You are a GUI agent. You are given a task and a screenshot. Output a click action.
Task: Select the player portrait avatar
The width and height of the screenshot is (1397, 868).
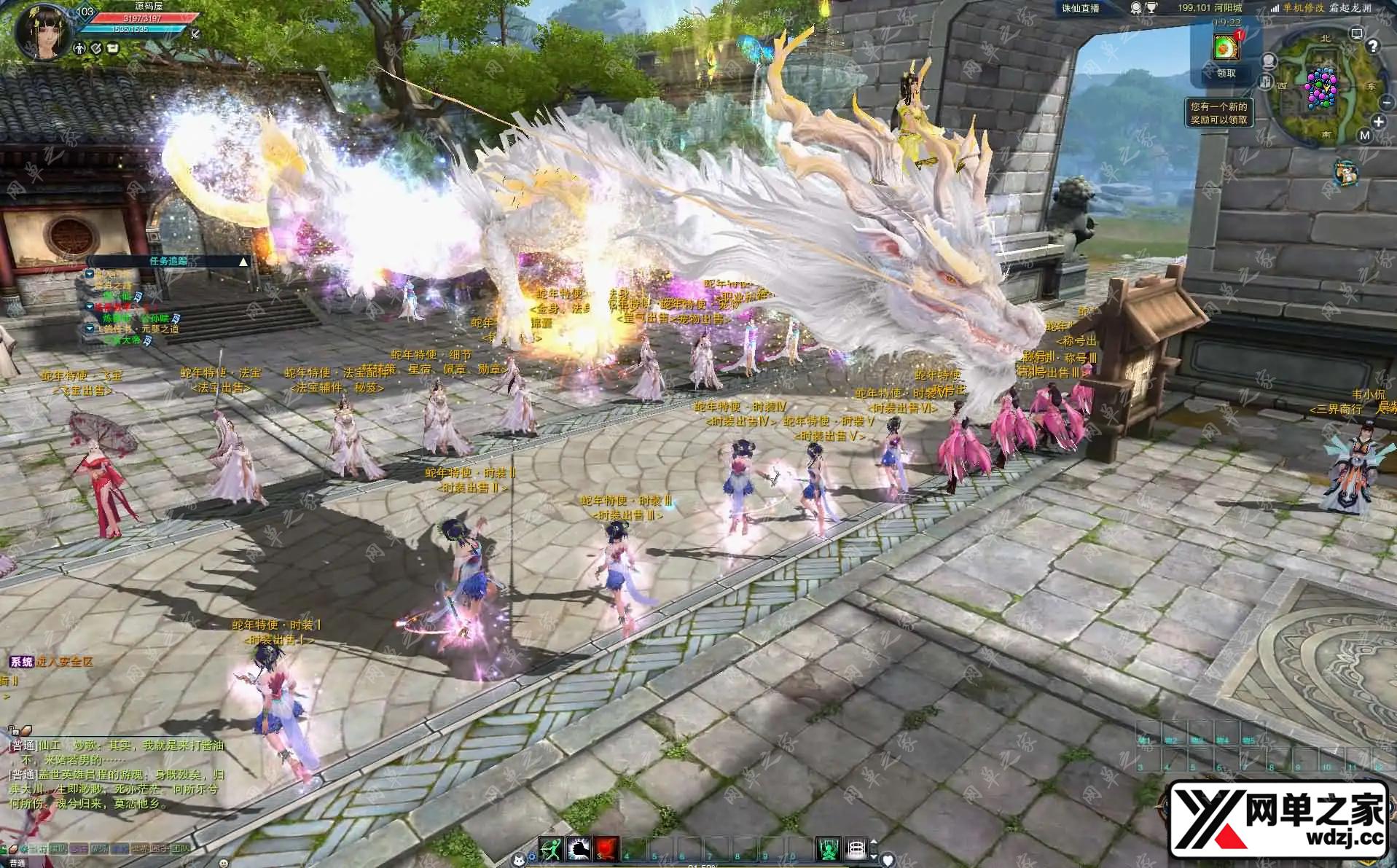(x=42, y=33)
